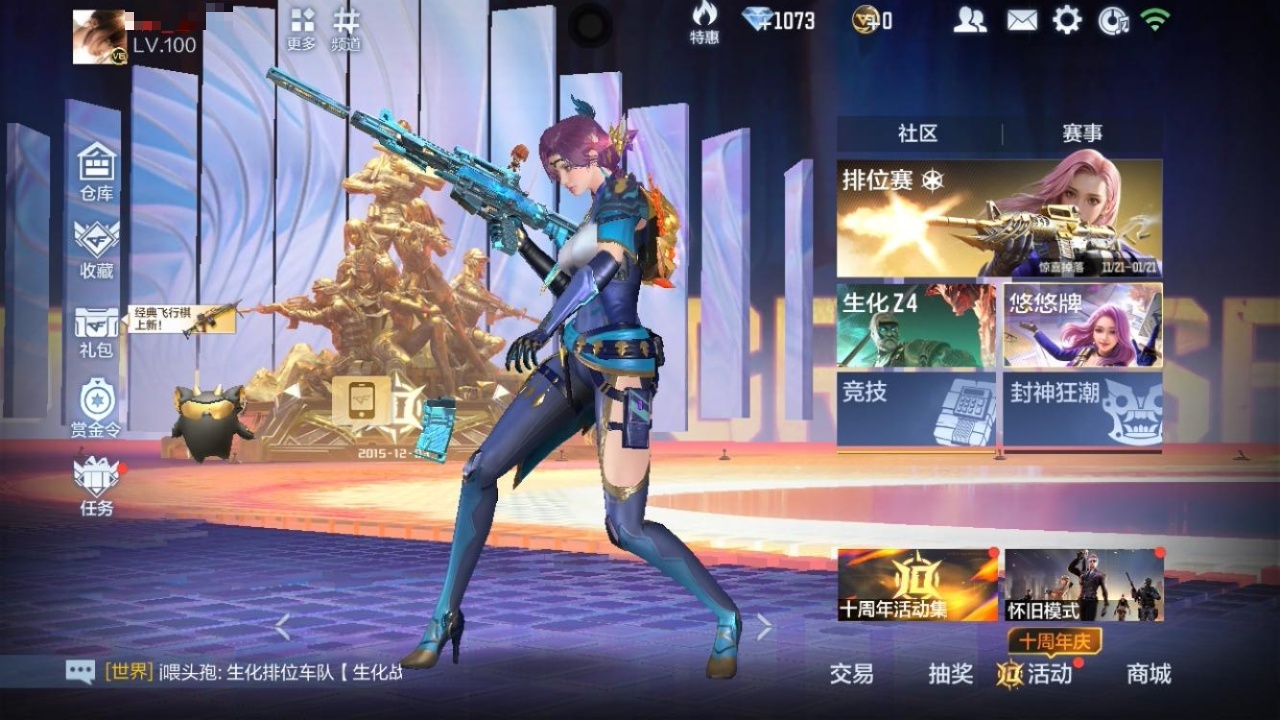Choose the 生化Z4 game mode

pyautogui.click(x=916, y=325)
